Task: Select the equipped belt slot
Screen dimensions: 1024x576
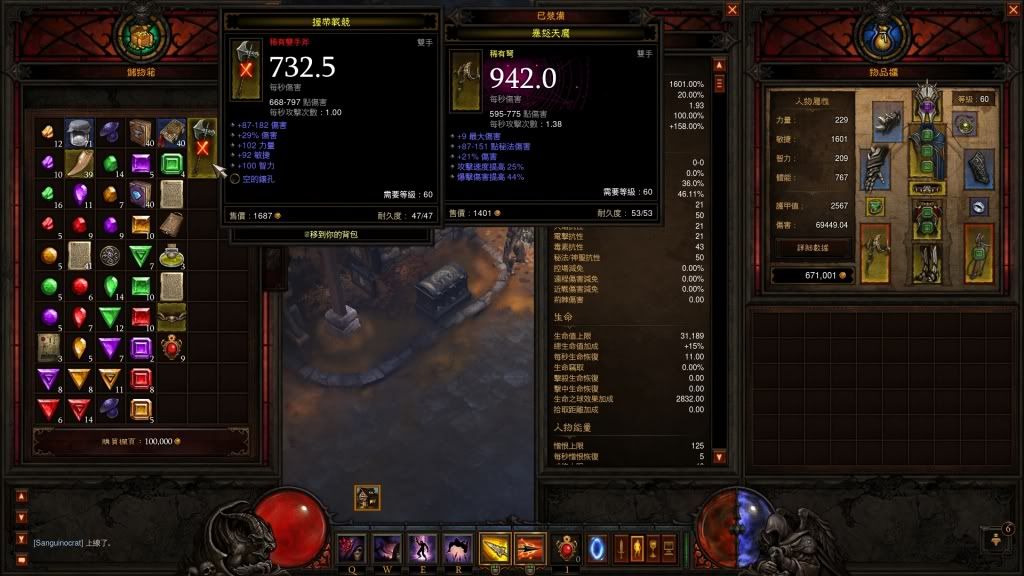Action: 927,188
